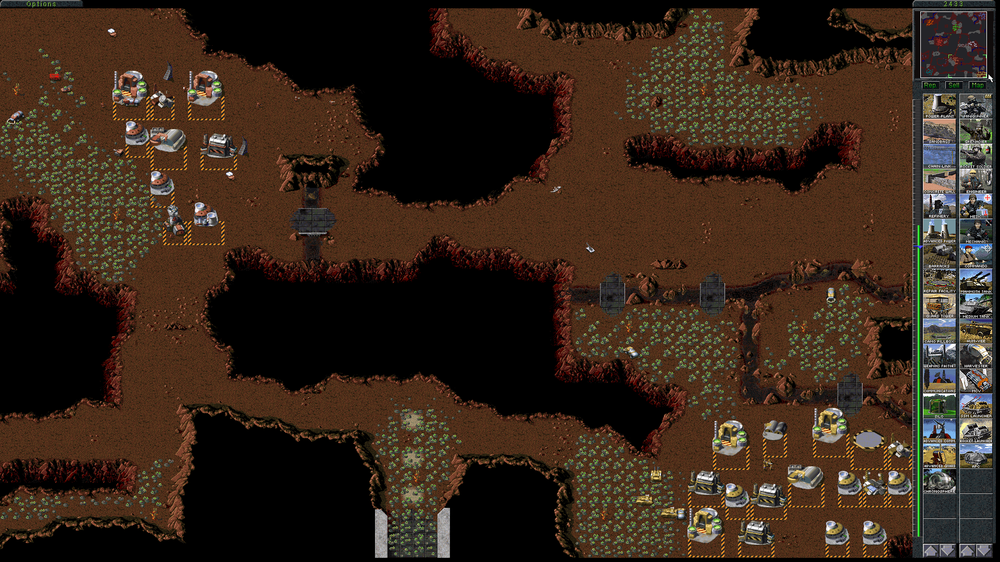Build a Repair Facility
The width and height of the screenshot is (1000, 562).
940,281
